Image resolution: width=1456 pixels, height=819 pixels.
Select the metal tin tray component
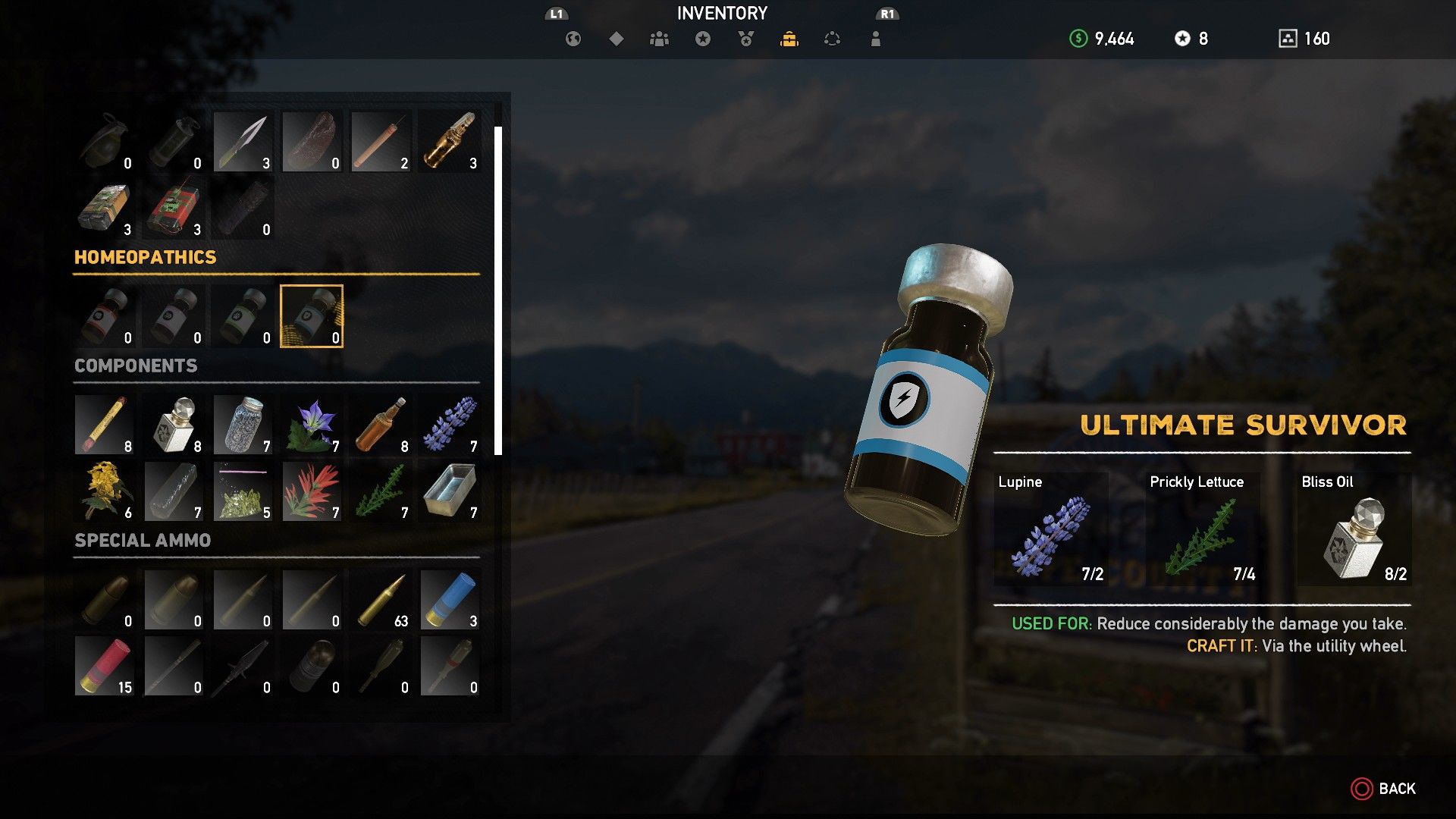[x=450, y=491]
